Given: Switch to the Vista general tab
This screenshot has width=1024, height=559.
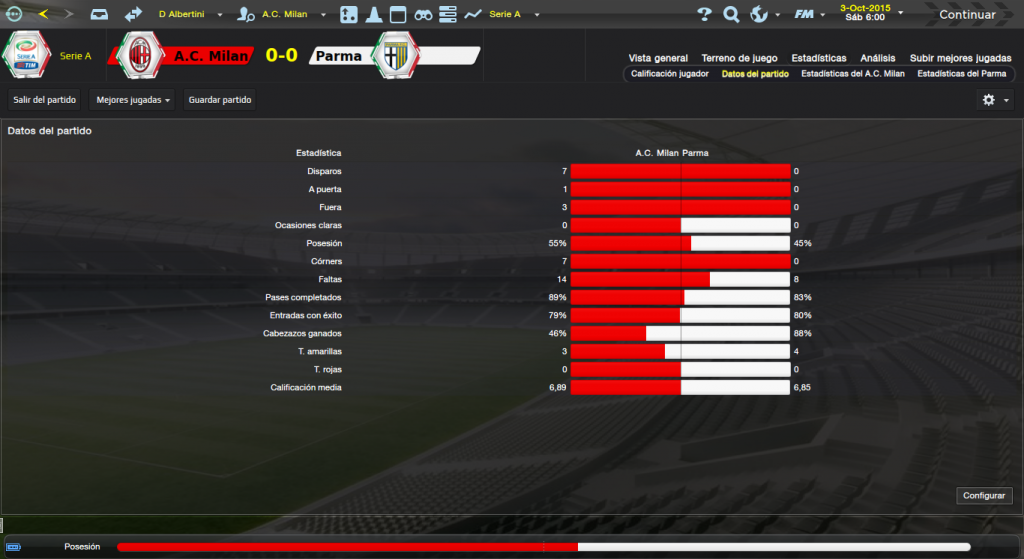Looking at the screenshot, I should [x=658, y=58].
